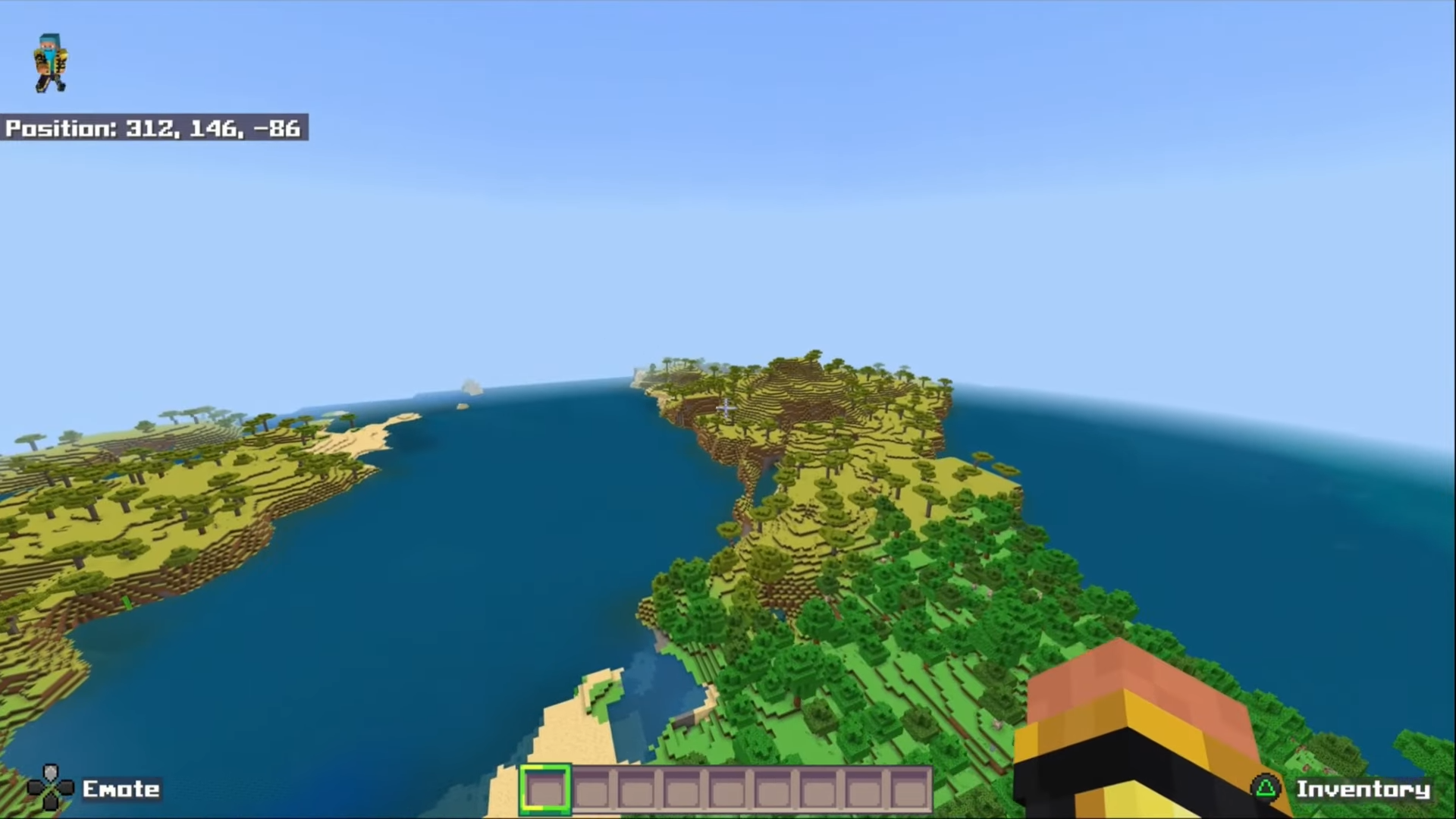
Task: Select the third hotbar slot
Action: 637,790
